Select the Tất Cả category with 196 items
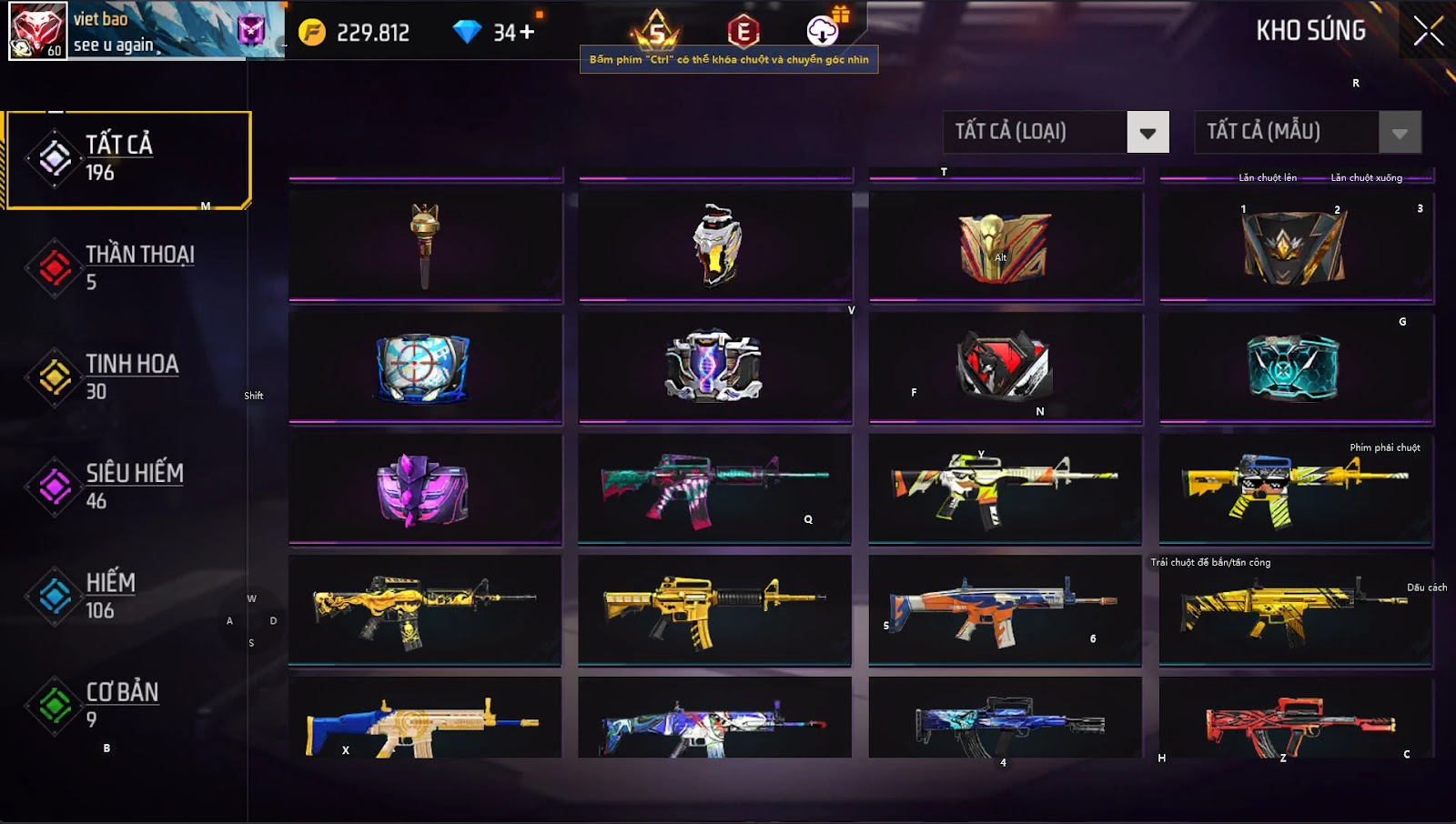Screen dimensions: 1456x824 [x=128, y=159]
